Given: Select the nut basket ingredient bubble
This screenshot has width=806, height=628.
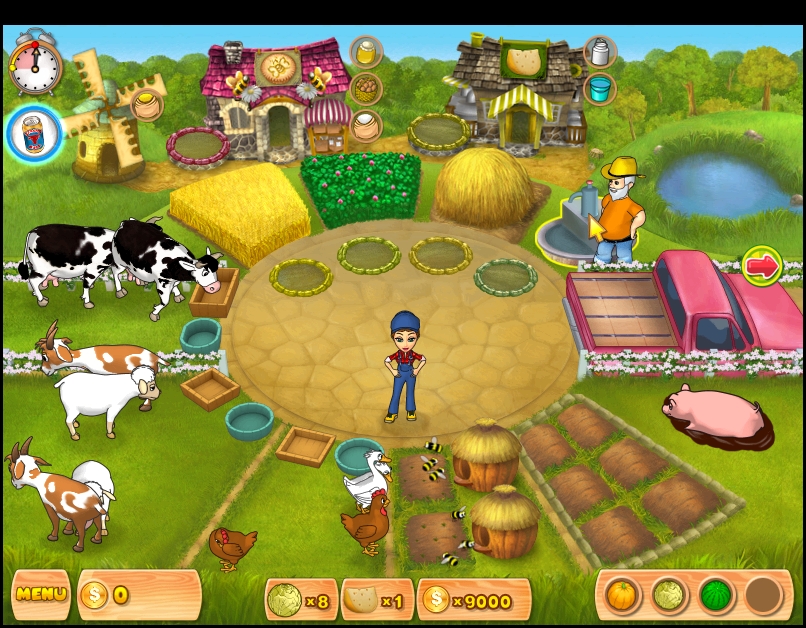Looking at the screenshot, I should click(366, 89).
